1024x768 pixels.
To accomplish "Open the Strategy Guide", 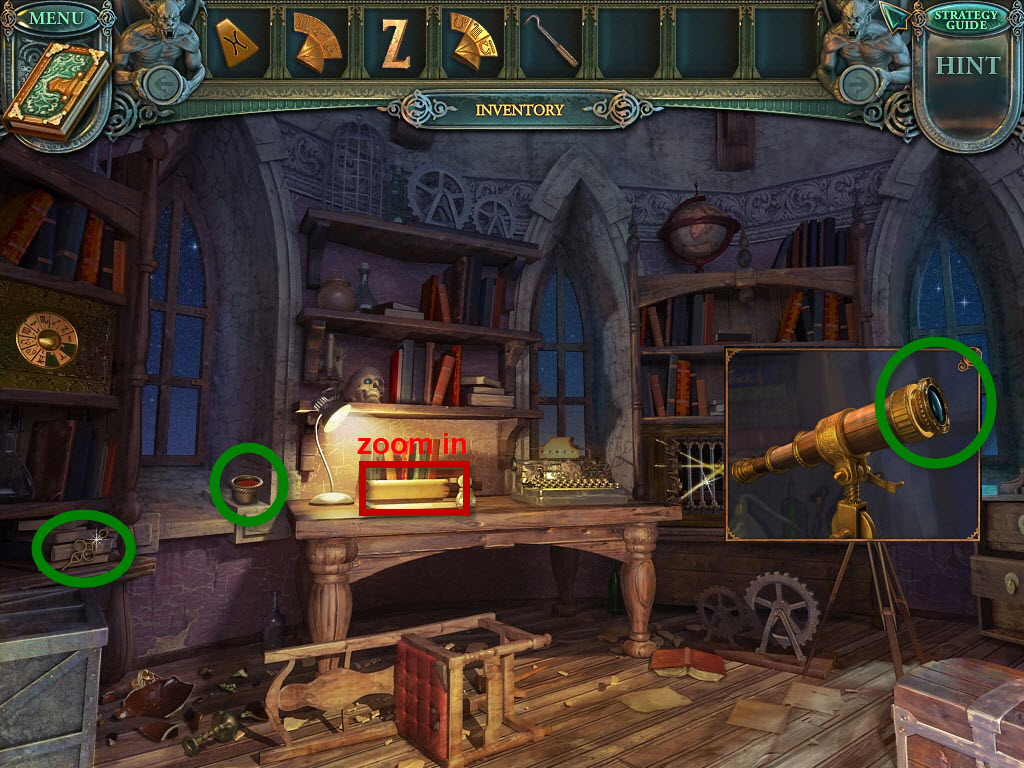I will [x=965, y=19].
